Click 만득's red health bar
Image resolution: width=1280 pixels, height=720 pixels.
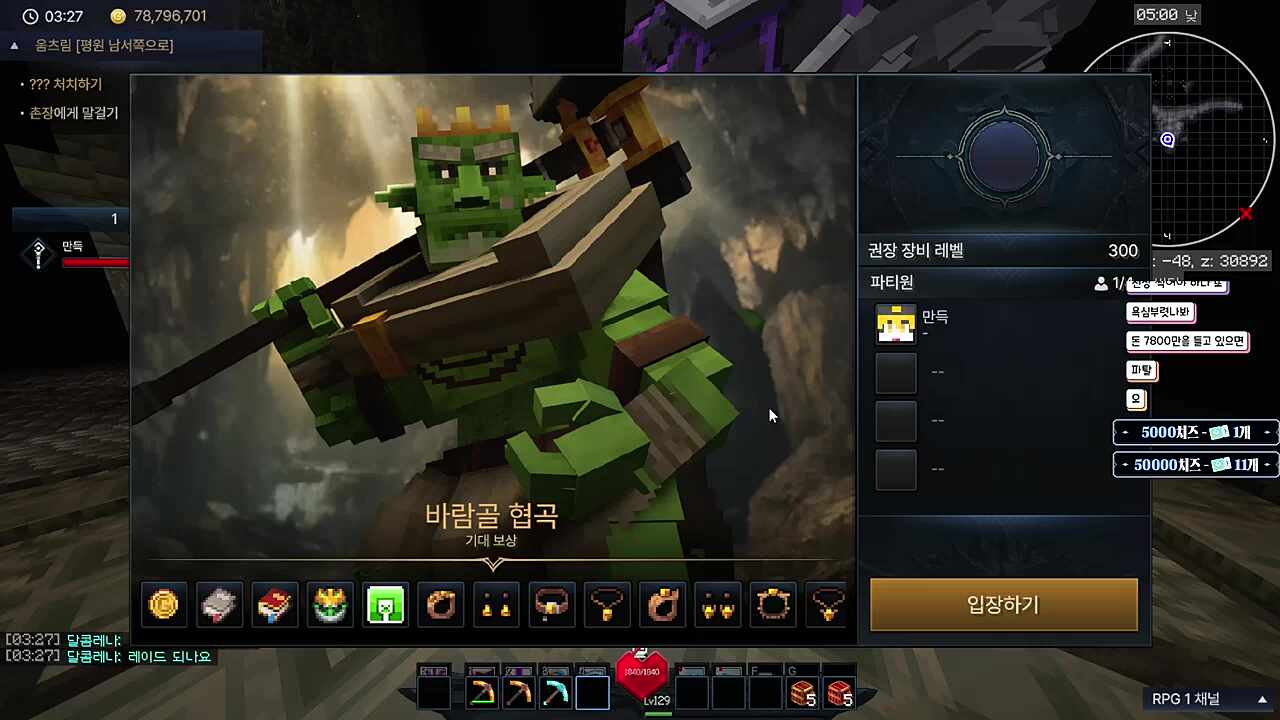pyautogui.click(x=95, y=262)
